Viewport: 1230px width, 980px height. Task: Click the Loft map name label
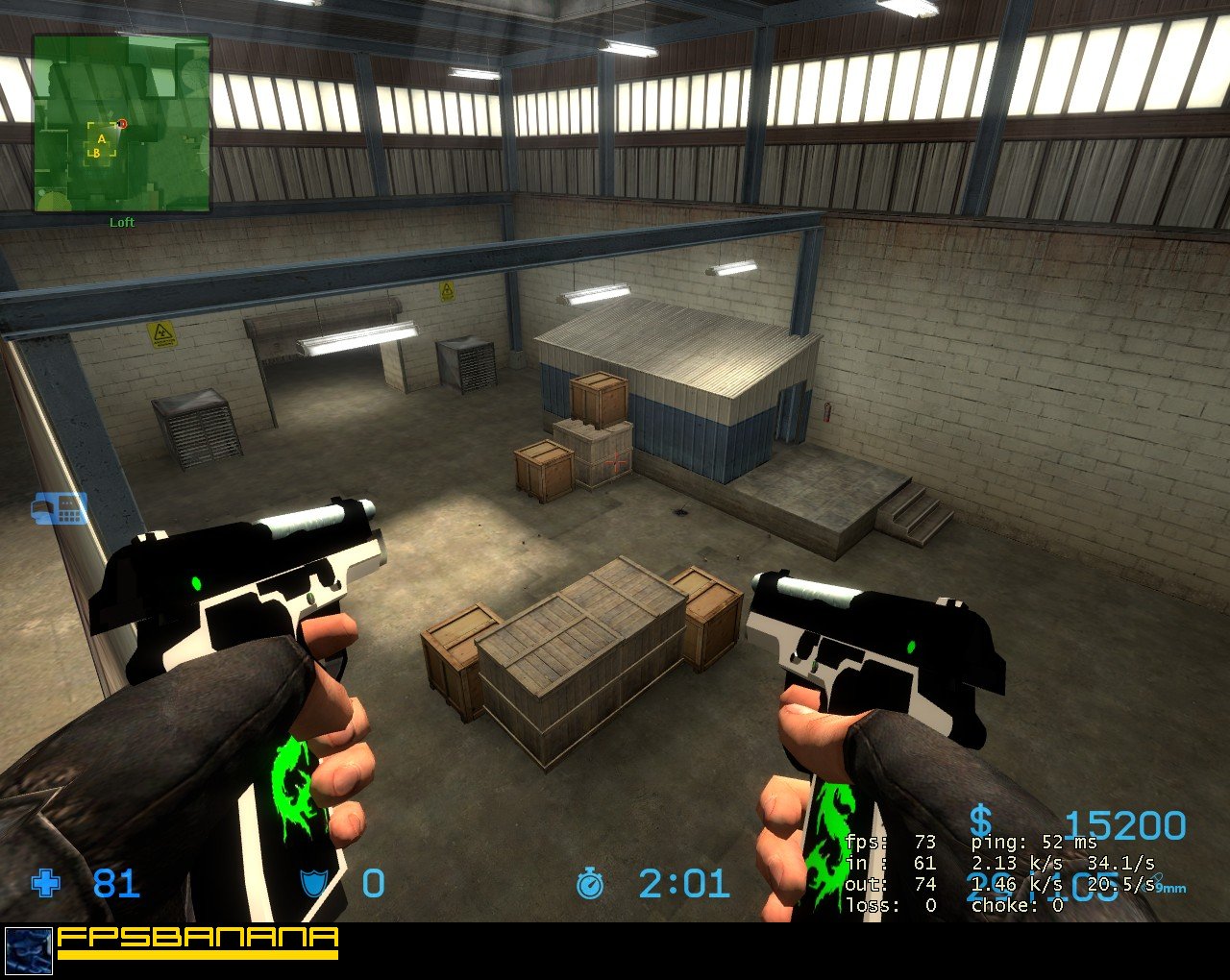click(x=122, y=222)
